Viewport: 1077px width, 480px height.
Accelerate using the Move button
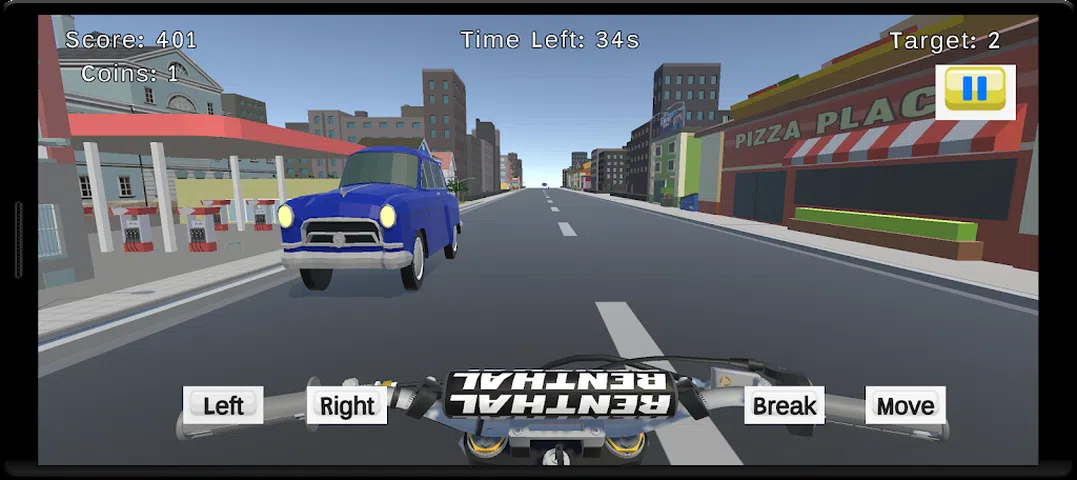pyautogui.click(x=905, y=405)
